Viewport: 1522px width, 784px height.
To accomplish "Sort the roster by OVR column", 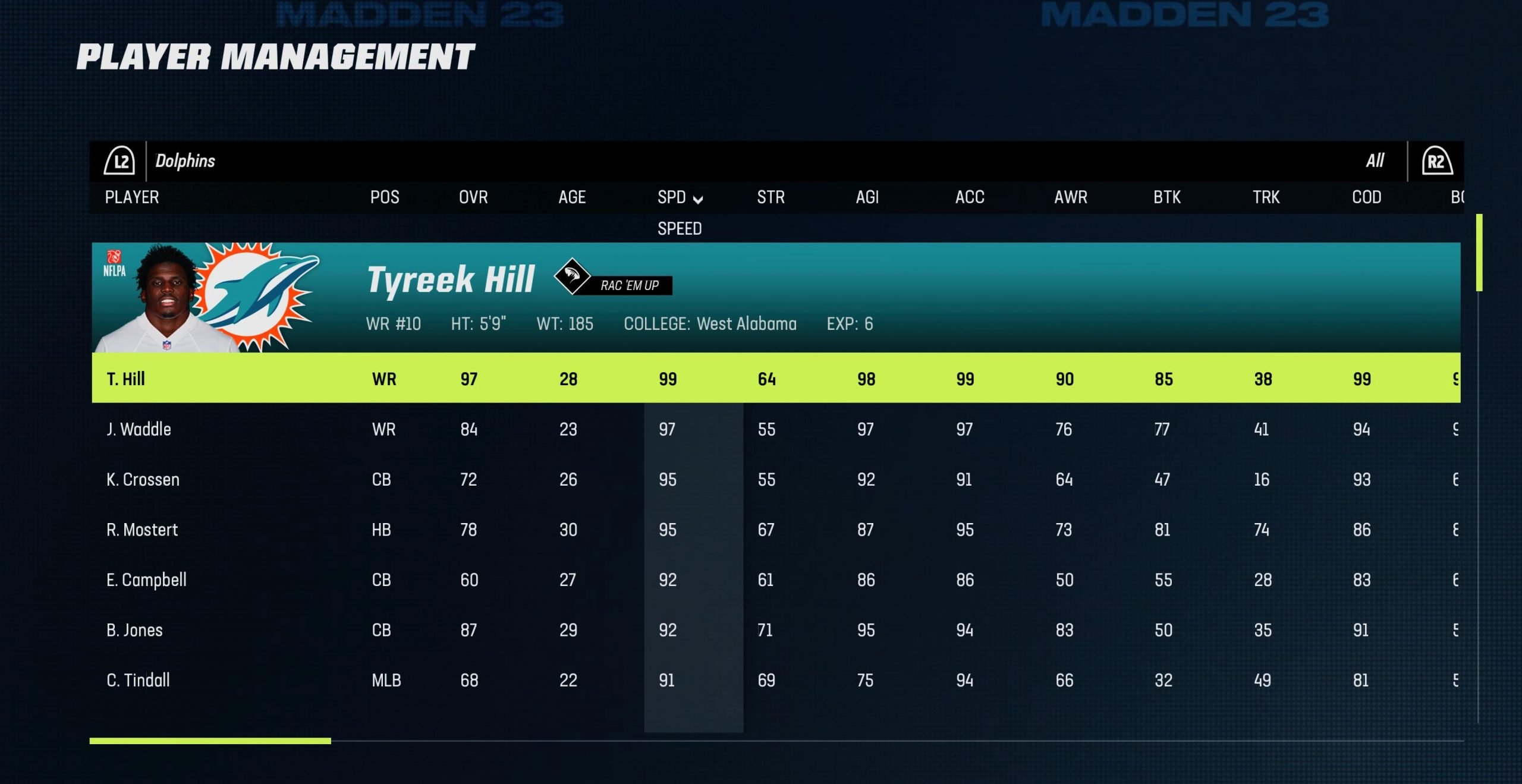I will pos(473,197).
